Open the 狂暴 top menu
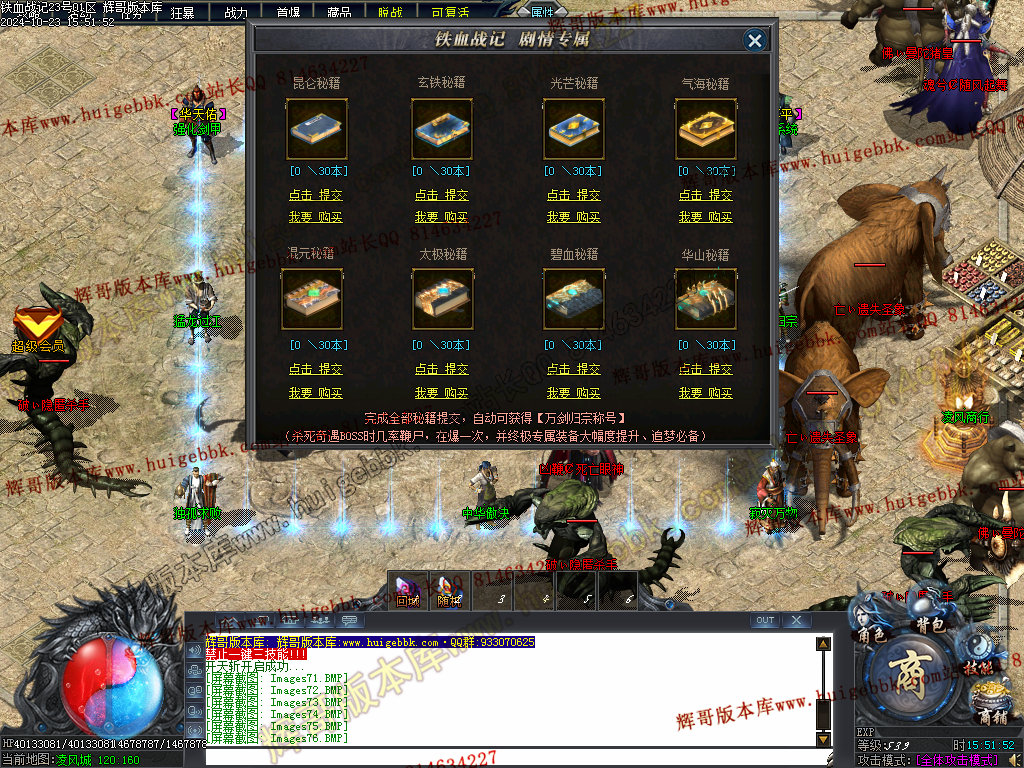Viewport: 1024px width, 768px height. point(182,13)
